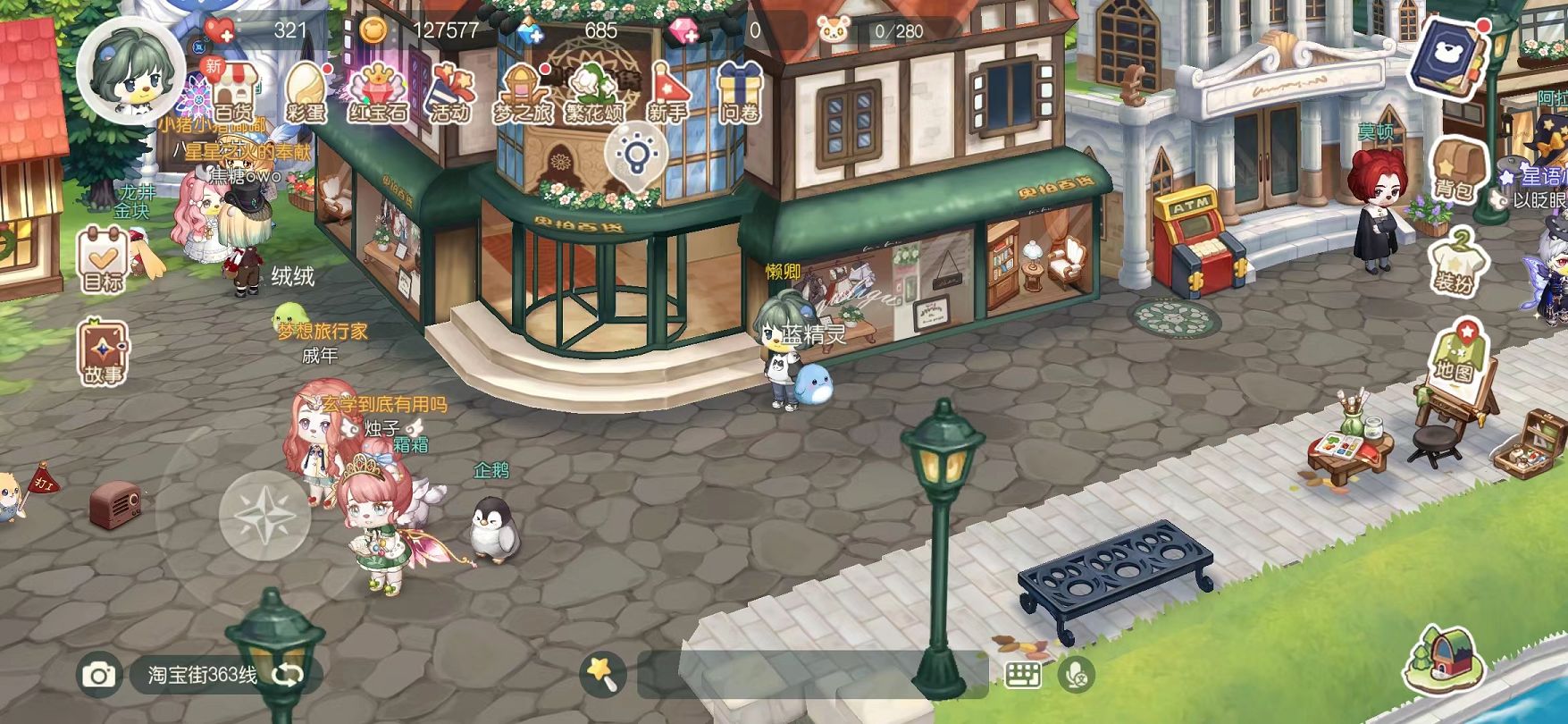Open the 新手 newcomer guide

(x=667, y=94)
